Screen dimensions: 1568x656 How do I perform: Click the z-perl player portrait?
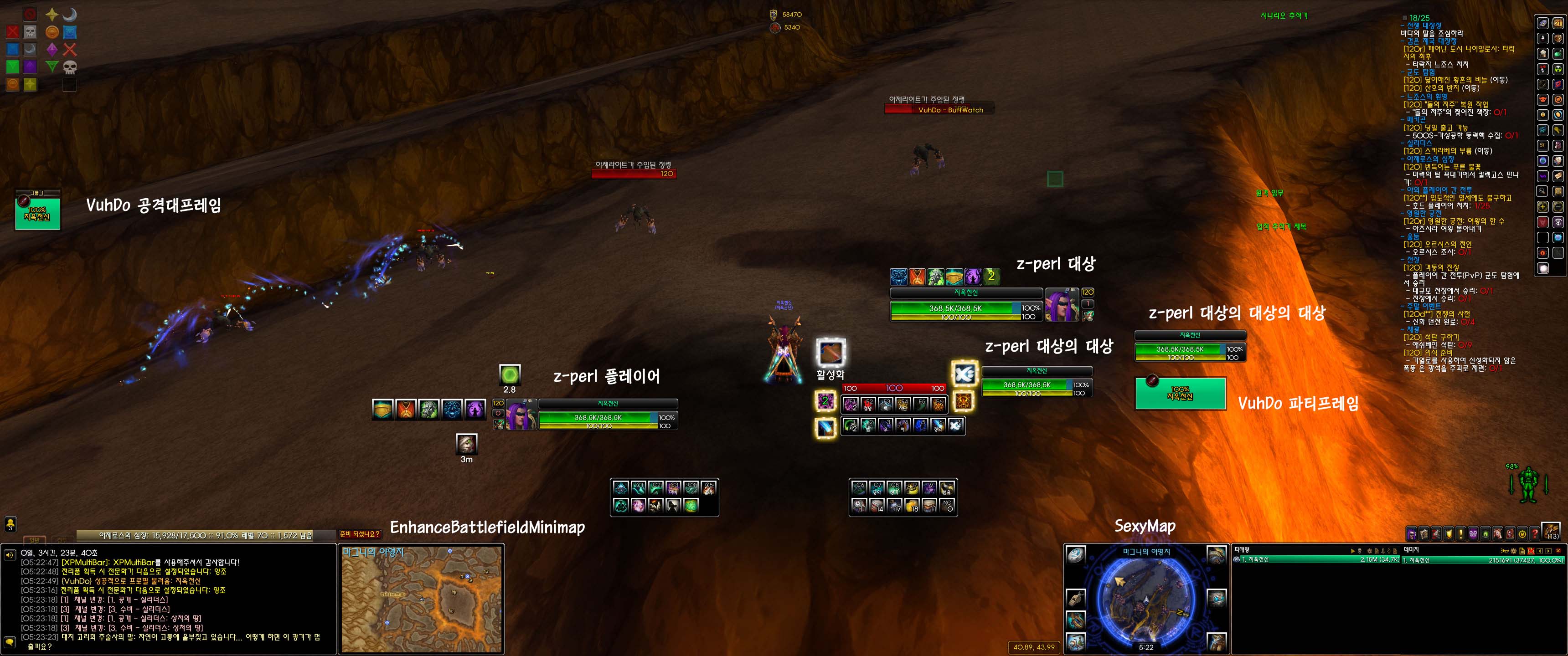(x=521, y=415)
